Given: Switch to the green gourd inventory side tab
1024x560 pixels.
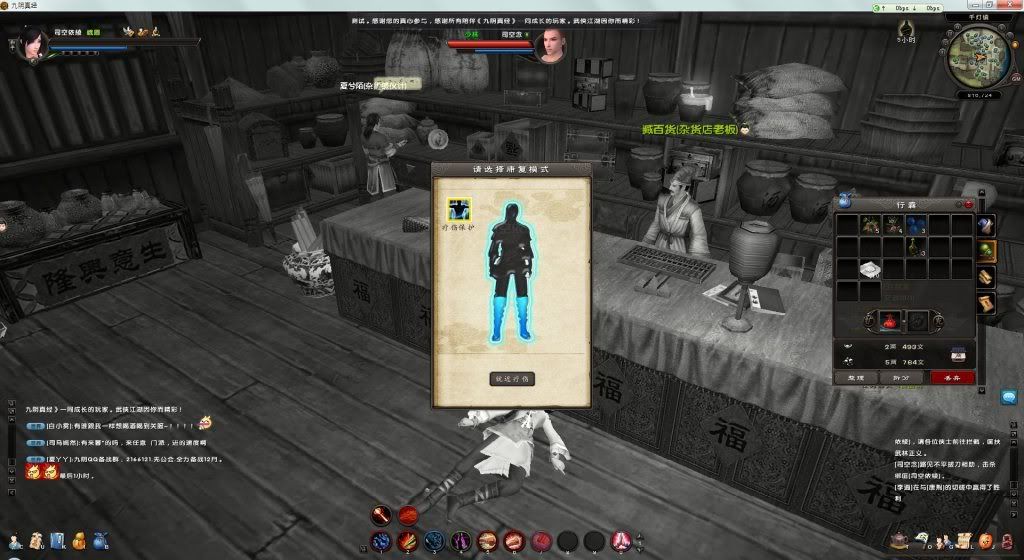Looking at the screenshot, I should coord(986,251).
